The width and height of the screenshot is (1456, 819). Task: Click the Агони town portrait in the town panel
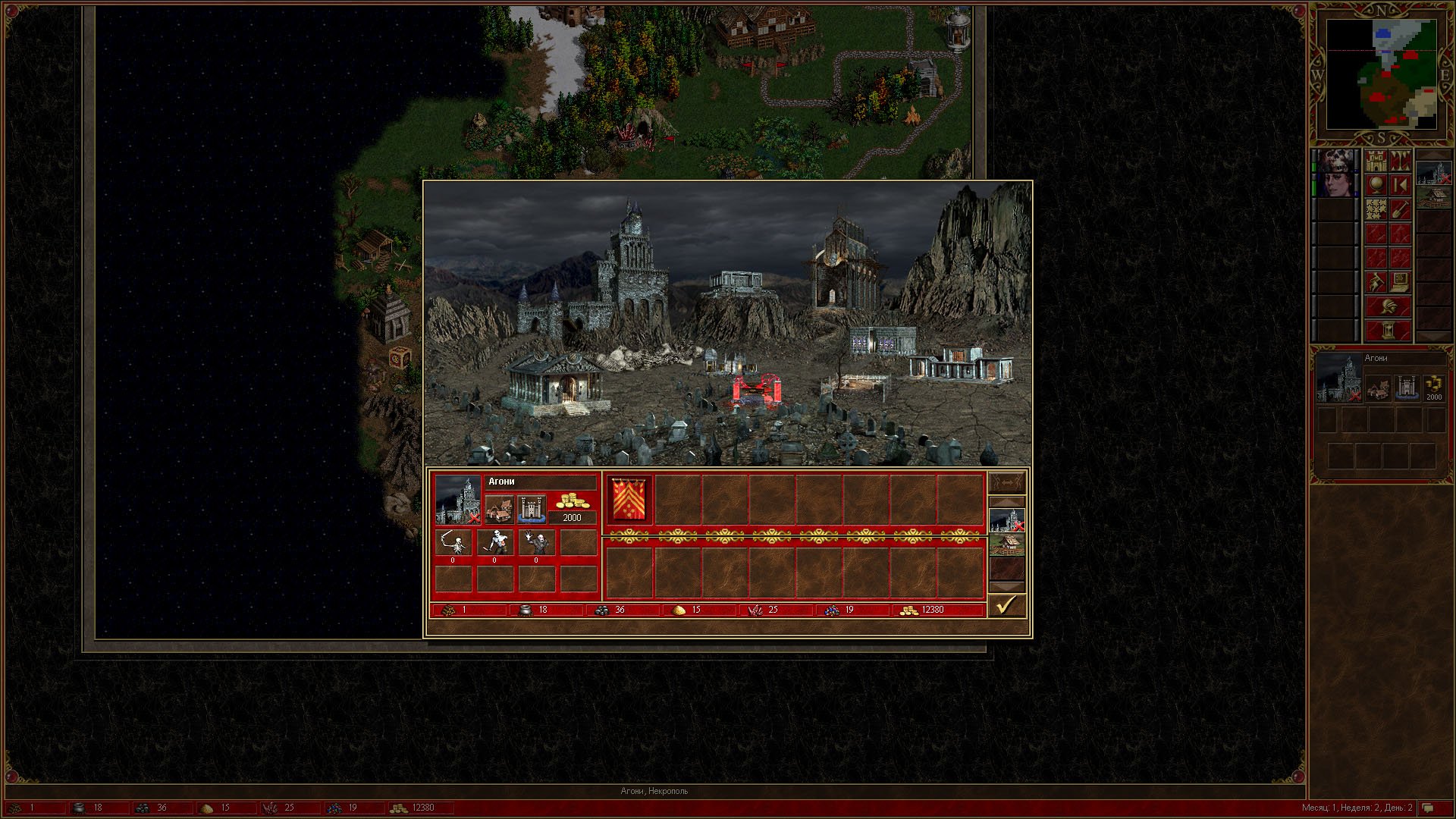(458, 500)
